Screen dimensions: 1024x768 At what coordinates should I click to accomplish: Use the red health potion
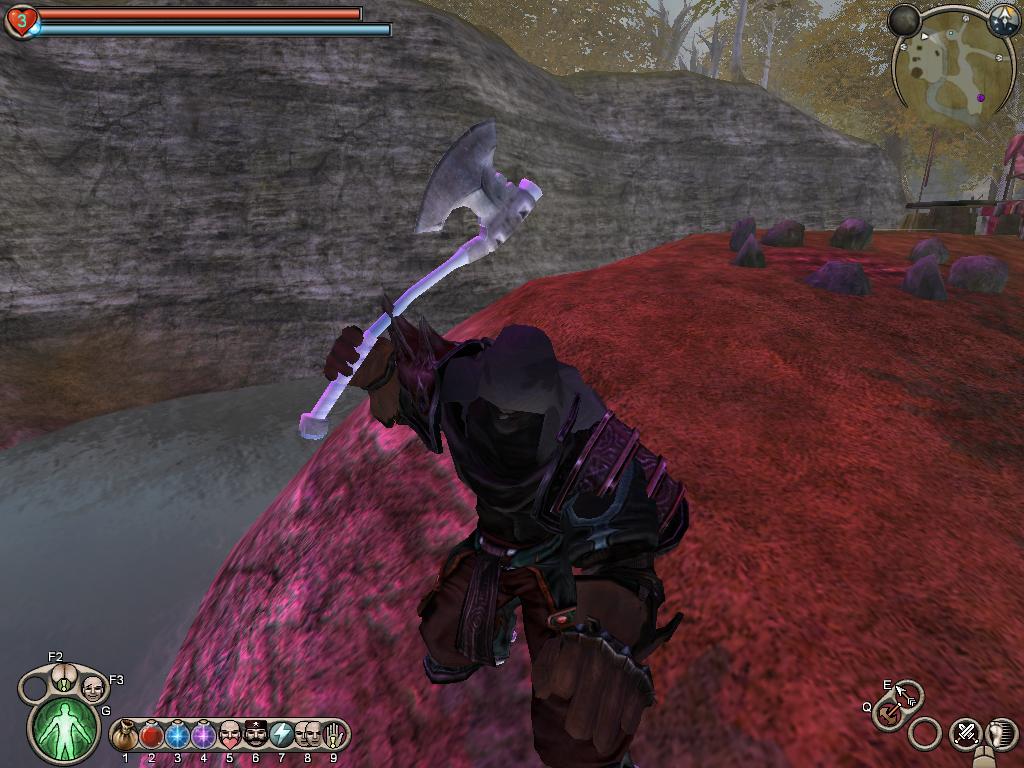coord(151,735)
